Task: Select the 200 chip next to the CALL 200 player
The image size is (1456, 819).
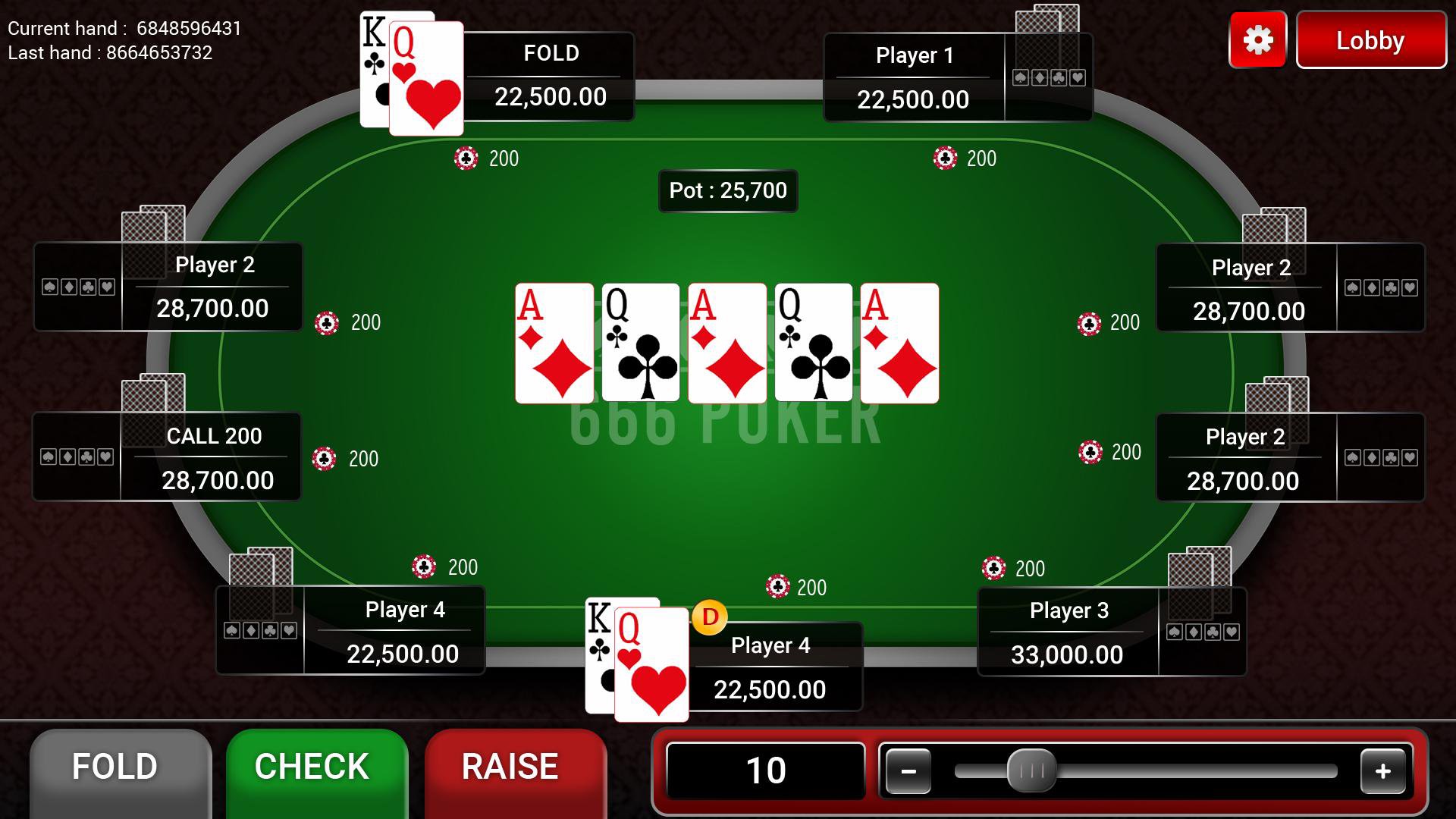Action: click(x=326, y=459)
